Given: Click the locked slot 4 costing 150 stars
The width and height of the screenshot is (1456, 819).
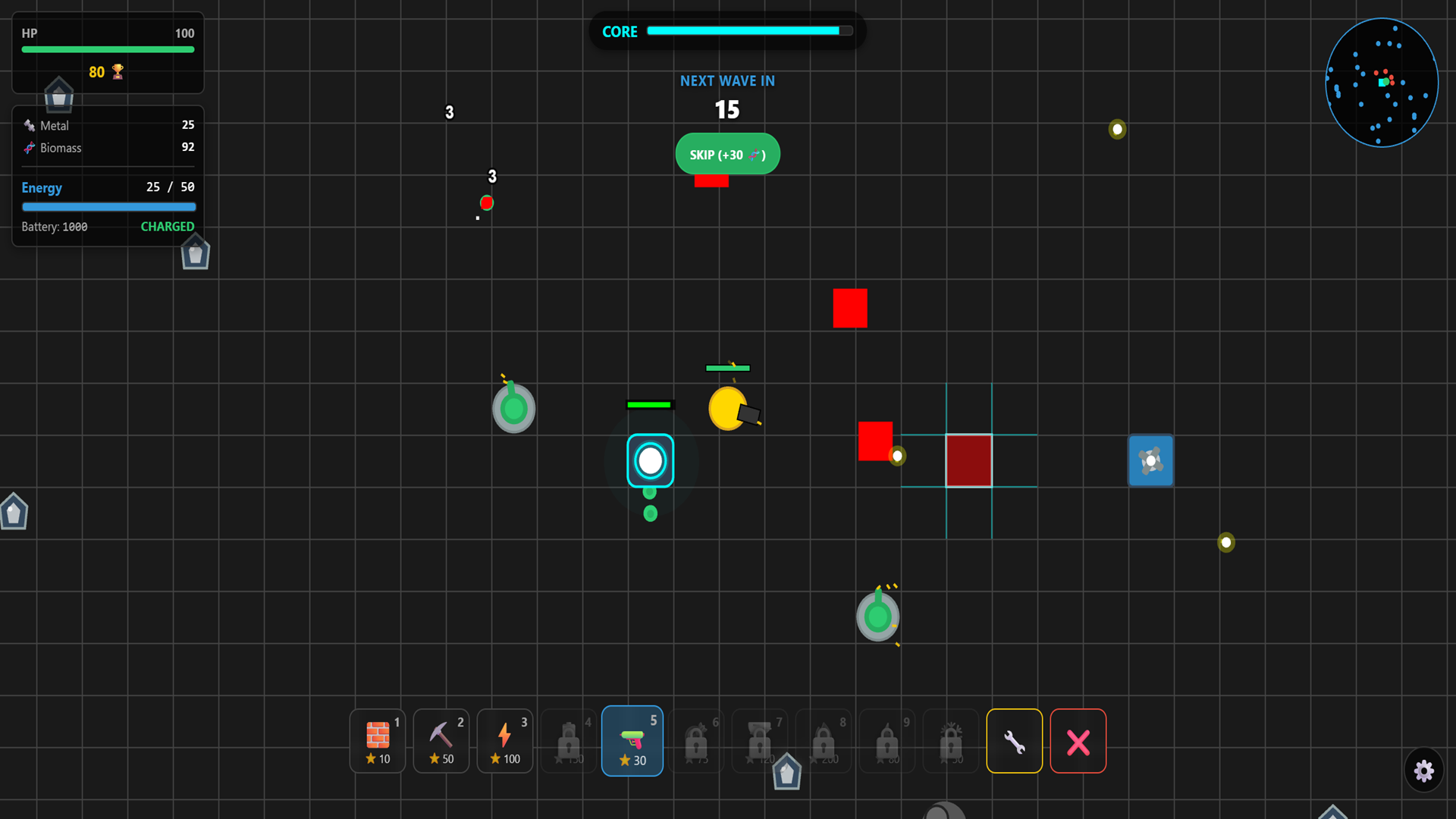Looking at the screenshot, I should tap(568, 741).
